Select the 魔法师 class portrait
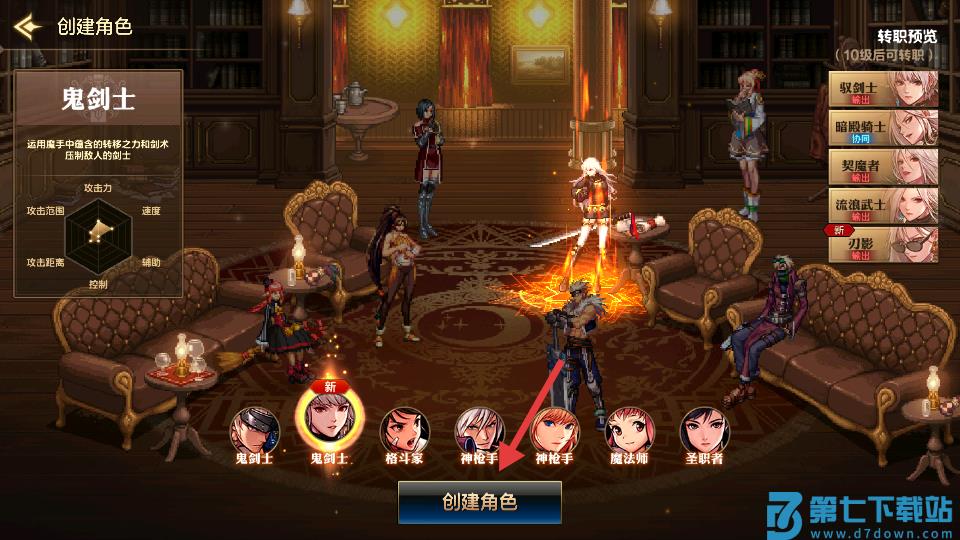 click(x=629, y=429)
